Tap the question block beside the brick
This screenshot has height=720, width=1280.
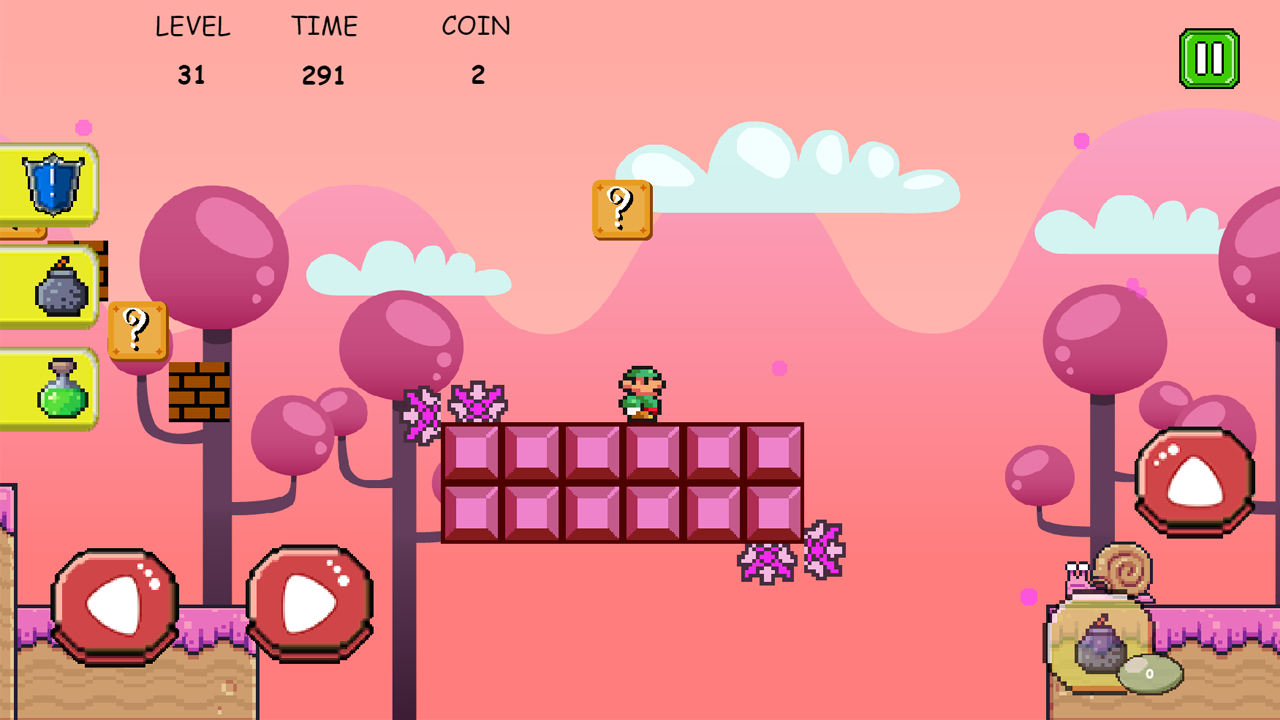click(x=138, y=330)
